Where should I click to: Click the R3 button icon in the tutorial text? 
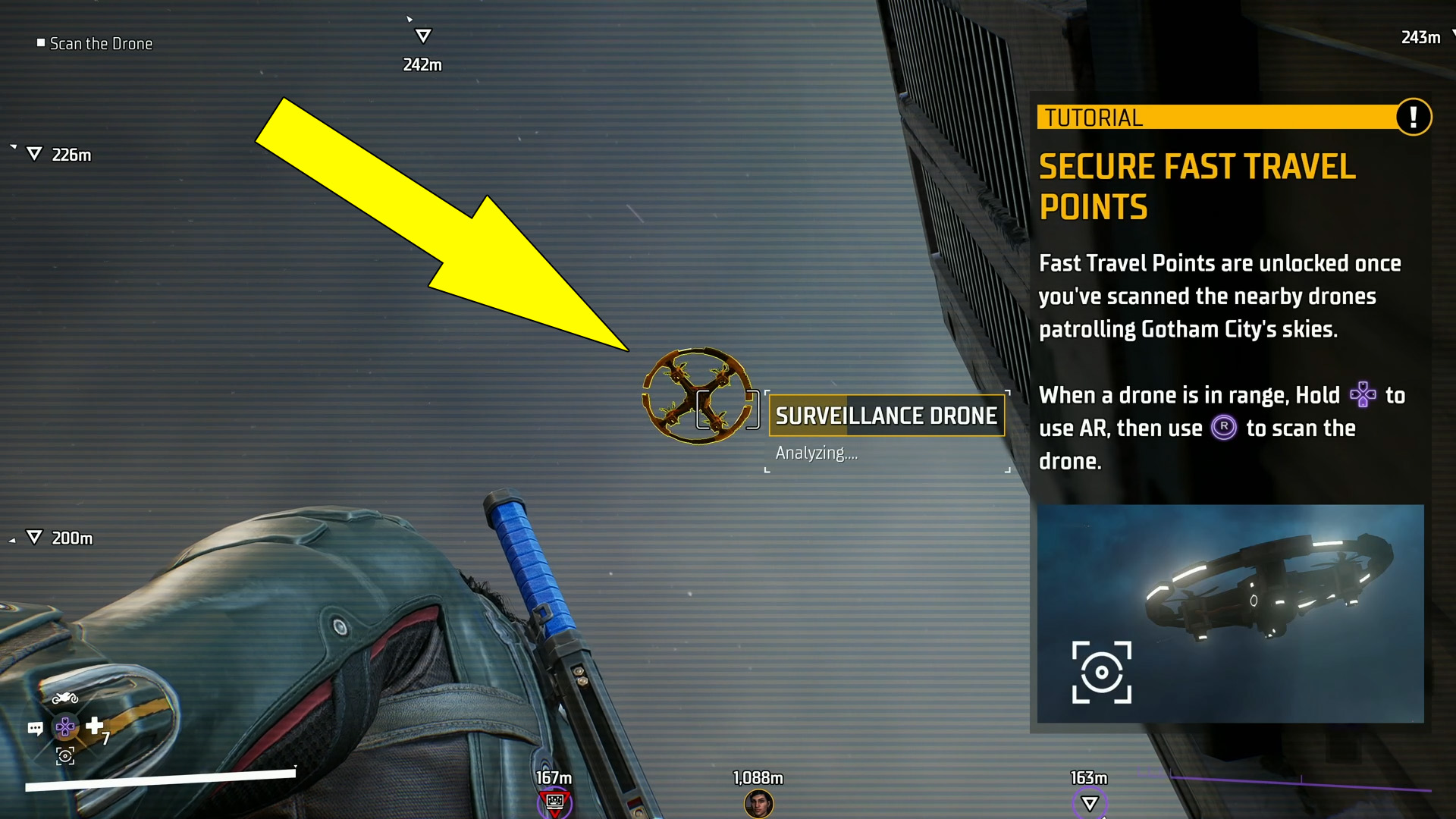1224,428
